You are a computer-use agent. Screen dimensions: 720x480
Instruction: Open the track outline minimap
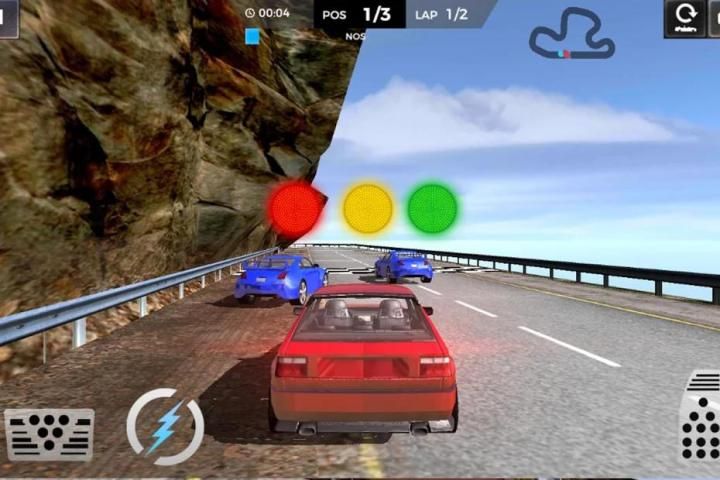coord(571,34)
